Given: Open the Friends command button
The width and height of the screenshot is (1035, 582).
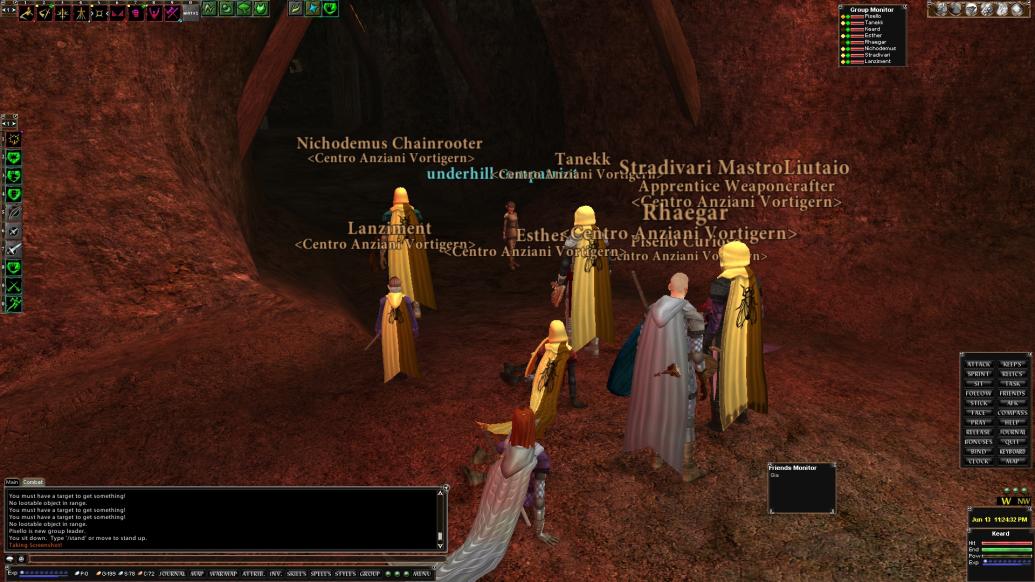Looking at the screenshot, I should coord(1012,393).
